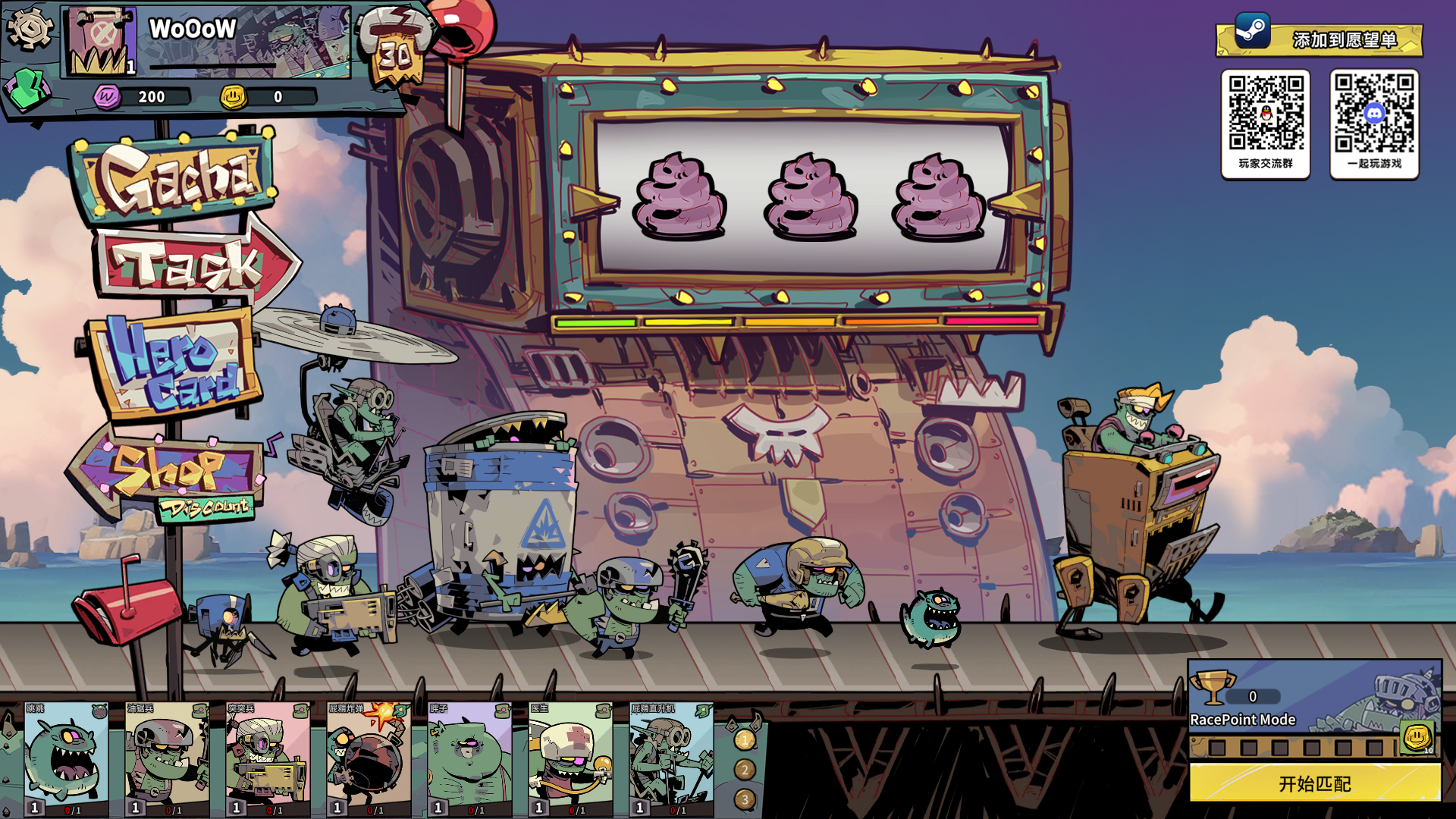The width and height of the screenshot is (1456, 819).
Task: Choose the 医生 doctor card
Action: click(570, 759)
